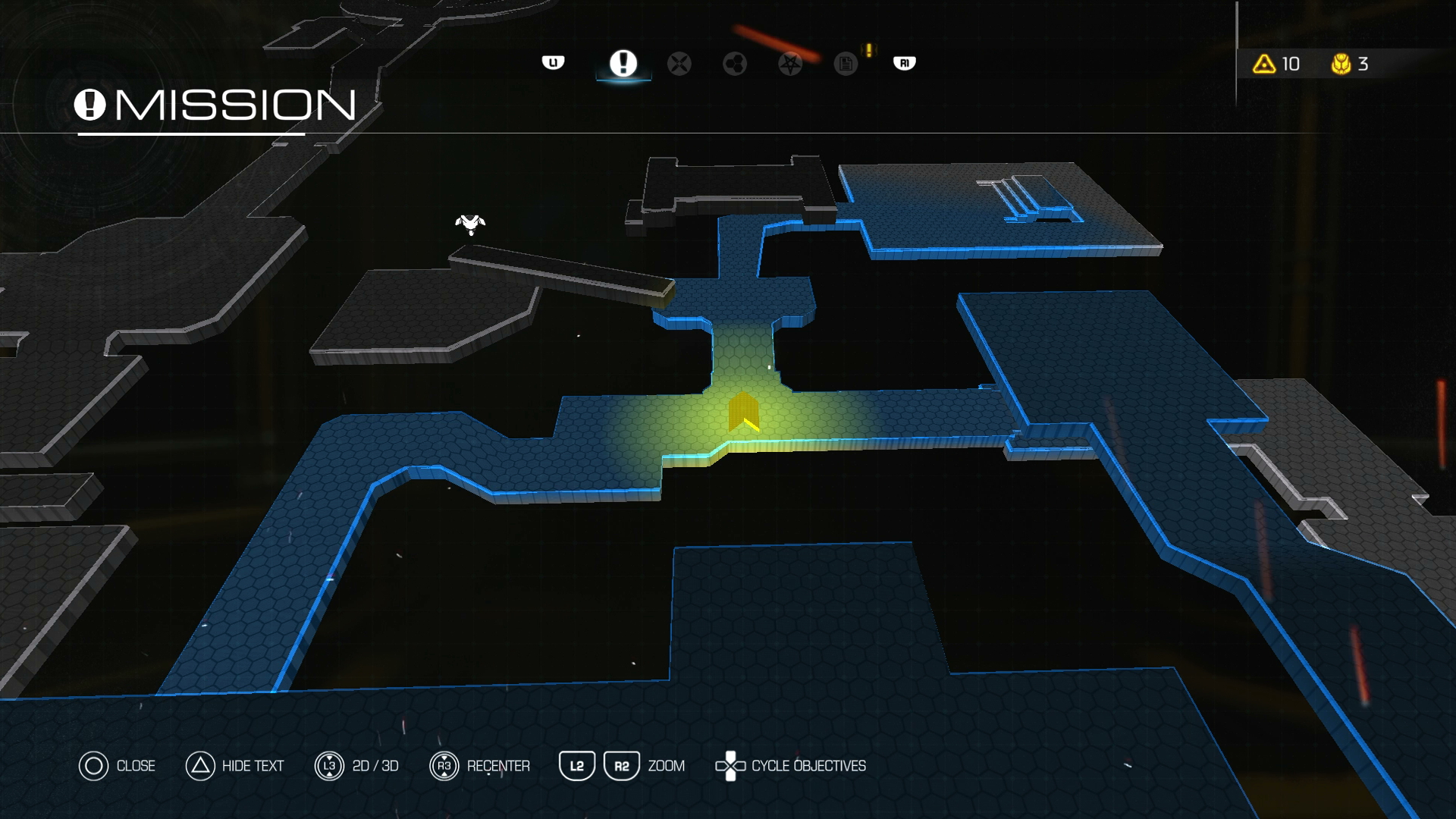Click the R2 zoom prompt icon
The width and height of the screenshot is (1456, 819).
coord(621,766)
